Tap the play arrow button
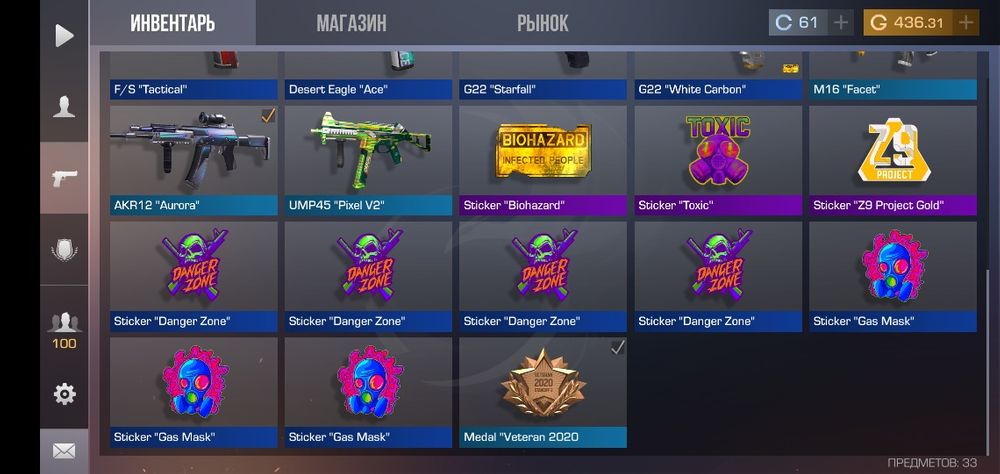Screen dimensions: 1000x474 (64, 36)
